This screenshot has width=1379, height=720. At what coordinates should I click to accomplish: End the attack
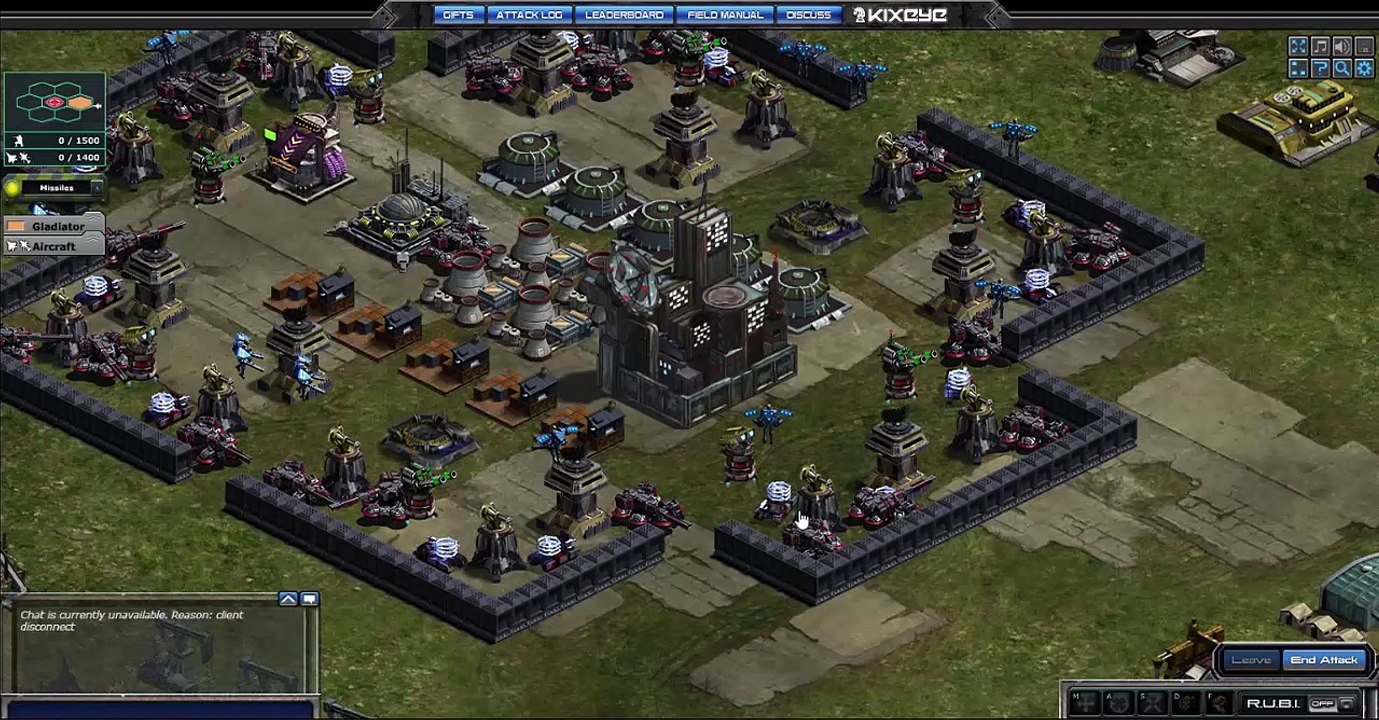[x=1323, y=660]
